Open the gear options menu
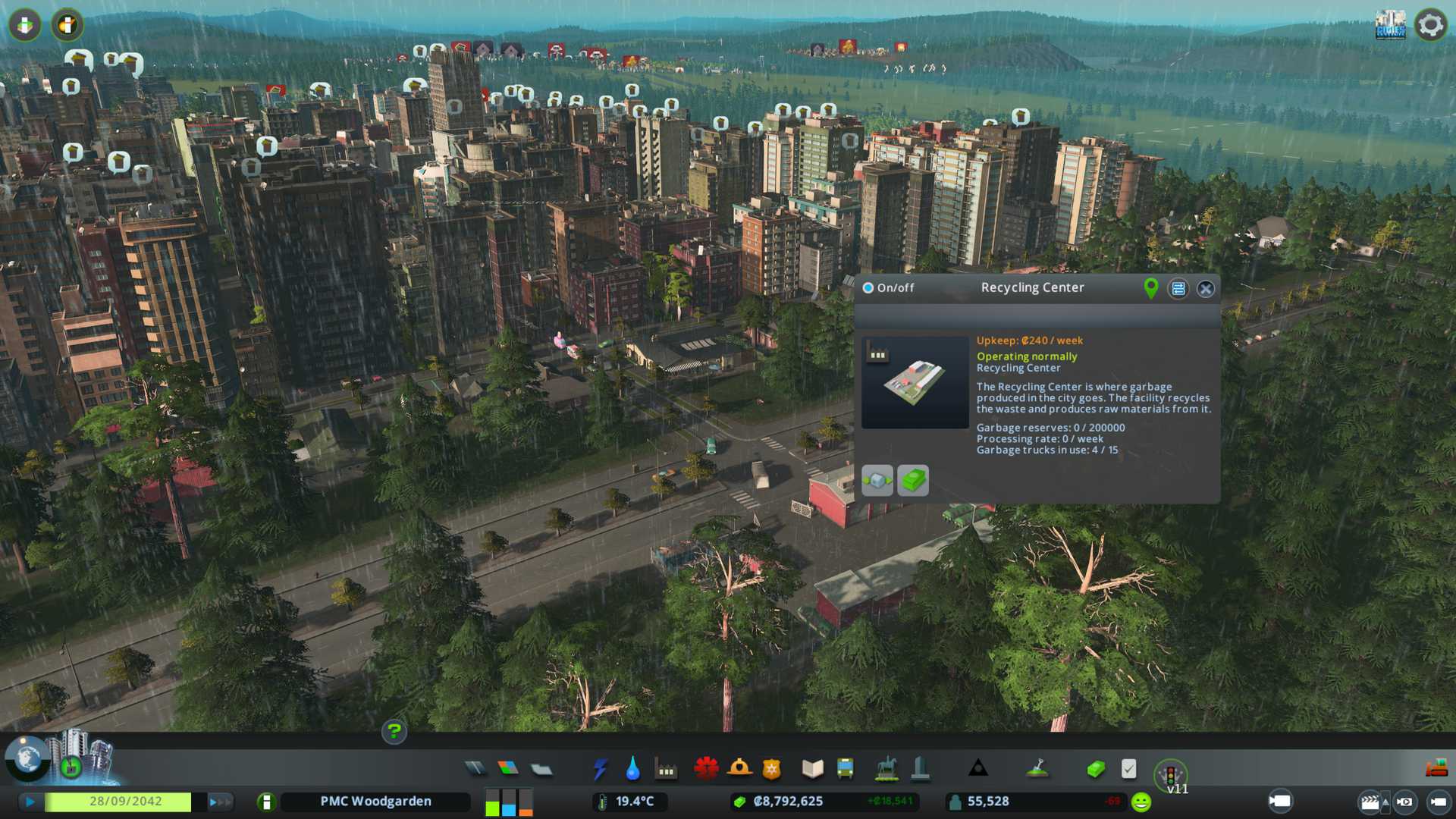 [x=1430, y=25]
